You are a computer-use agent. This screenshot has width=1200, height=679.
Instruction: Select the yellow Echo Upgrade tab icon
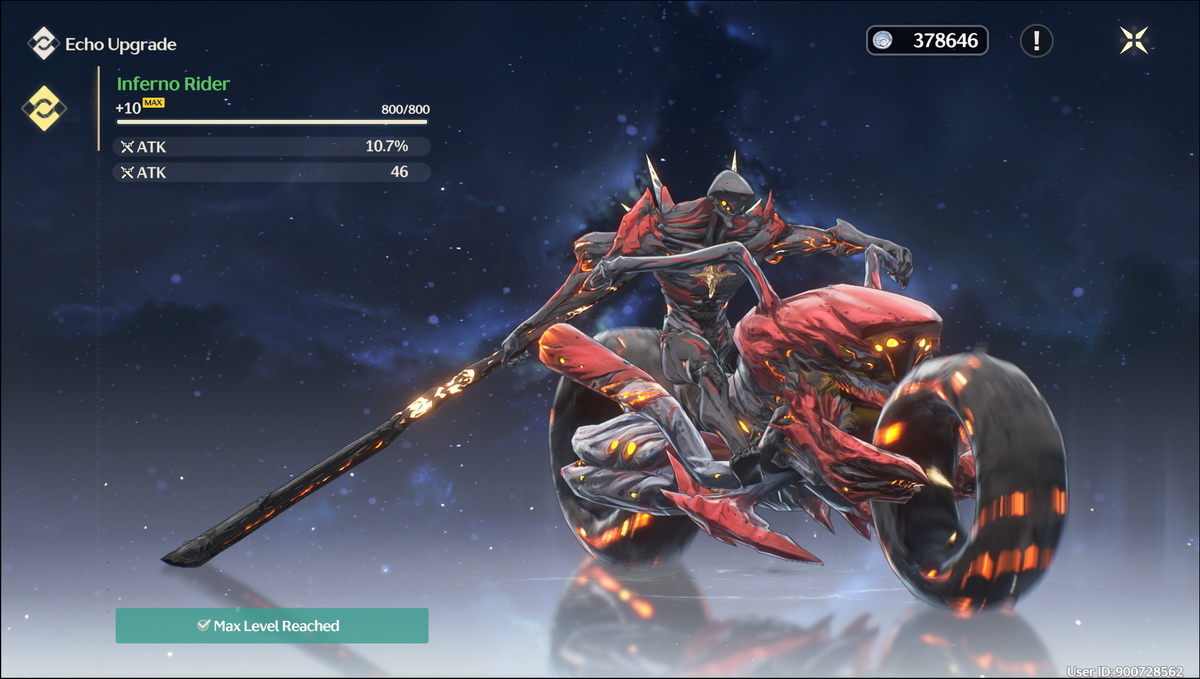[44, 108]
